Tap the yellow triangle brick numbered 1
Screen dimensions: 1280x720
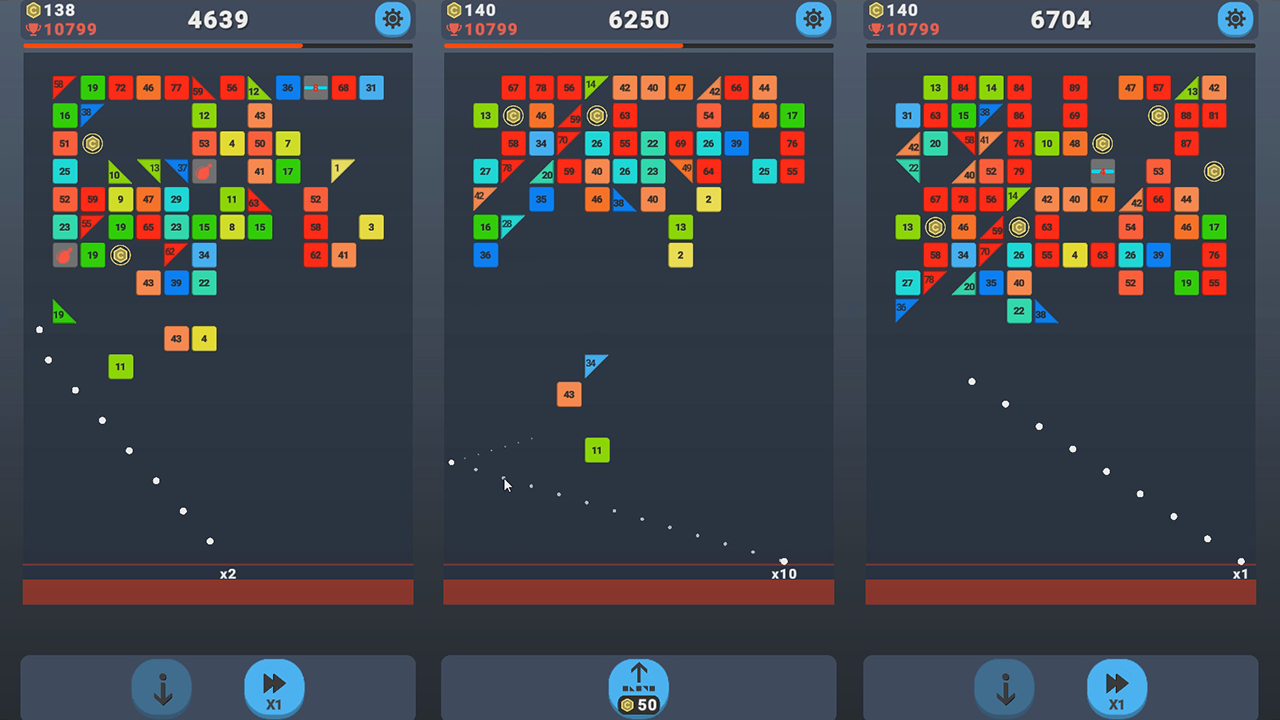tap(337, 169)
